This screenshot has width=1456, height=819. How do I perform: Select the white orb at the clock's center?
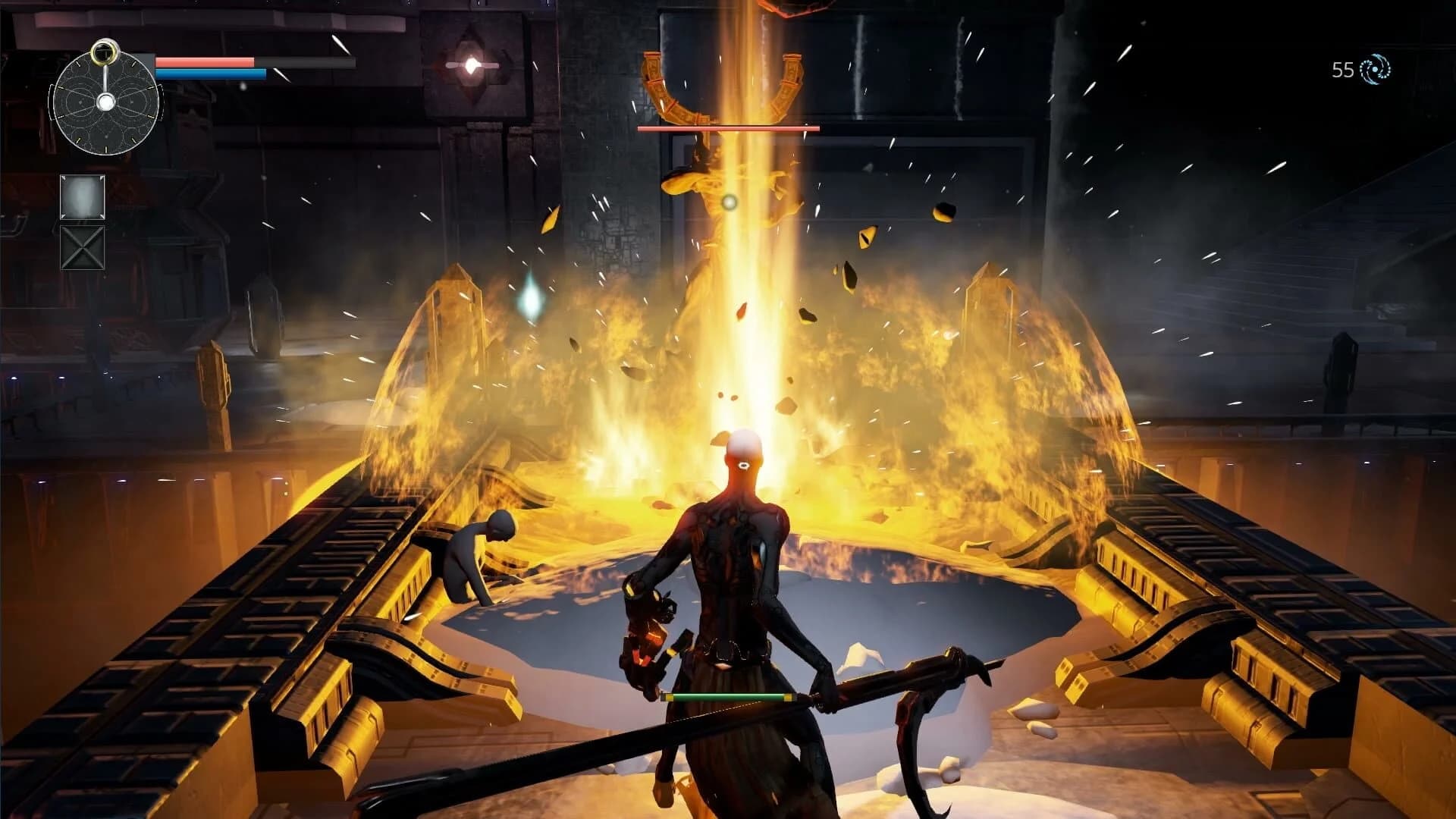(106, 101)
